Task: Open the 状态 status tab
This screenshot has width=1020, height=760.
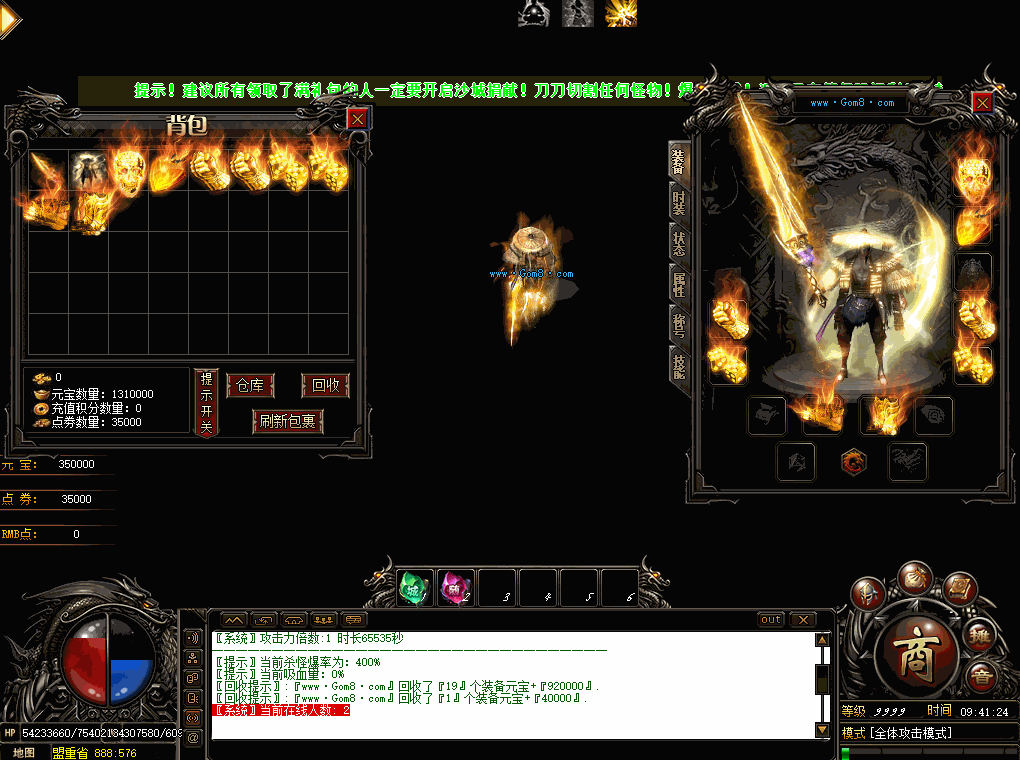Action: 679,243
